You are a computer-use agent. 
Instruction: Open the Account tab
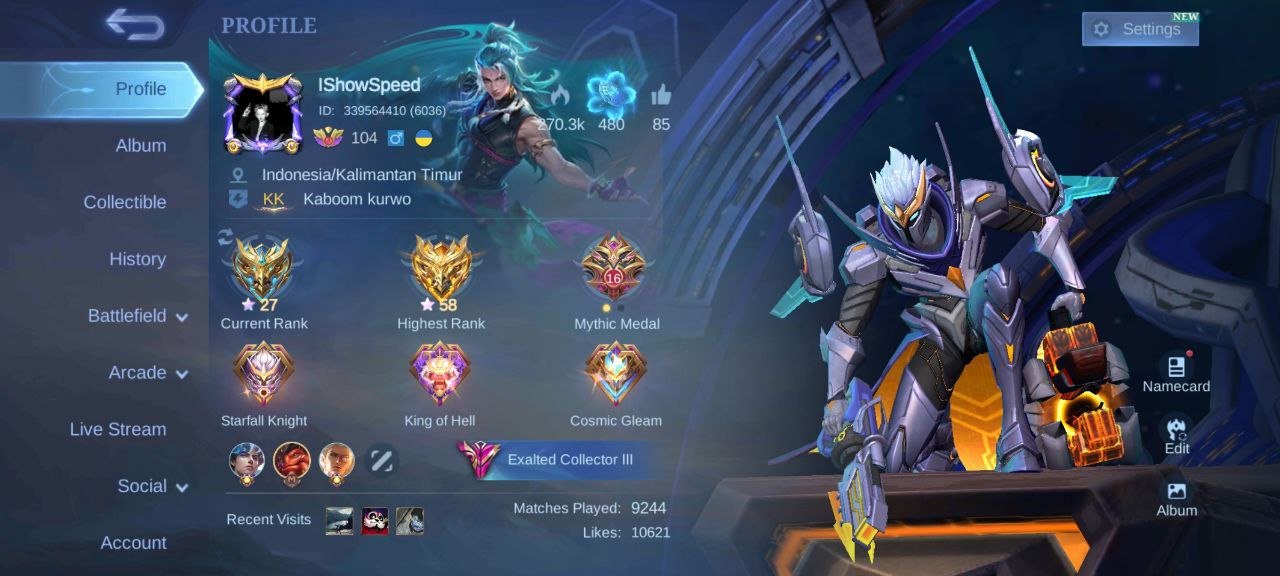(133, 543)
